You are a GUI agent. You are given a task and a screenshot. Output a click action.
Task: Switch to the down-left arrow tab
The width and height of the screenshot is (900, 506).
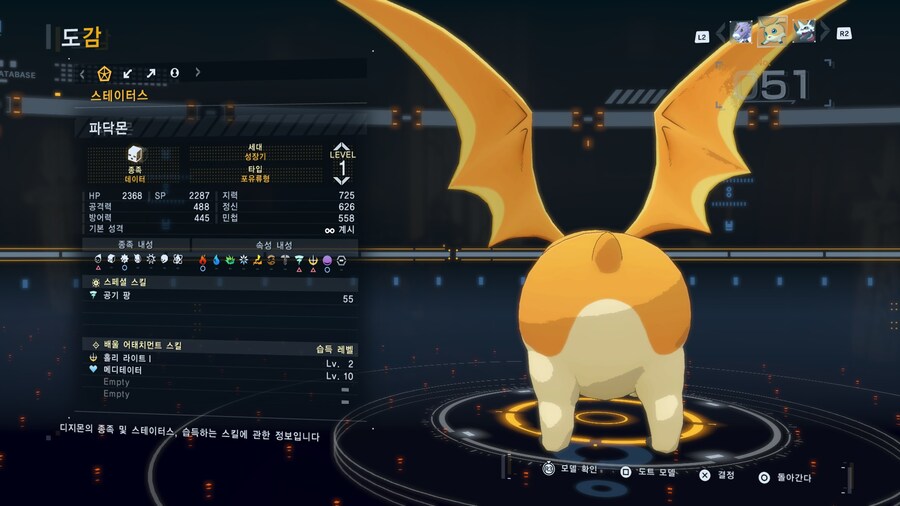pos(128,73)
